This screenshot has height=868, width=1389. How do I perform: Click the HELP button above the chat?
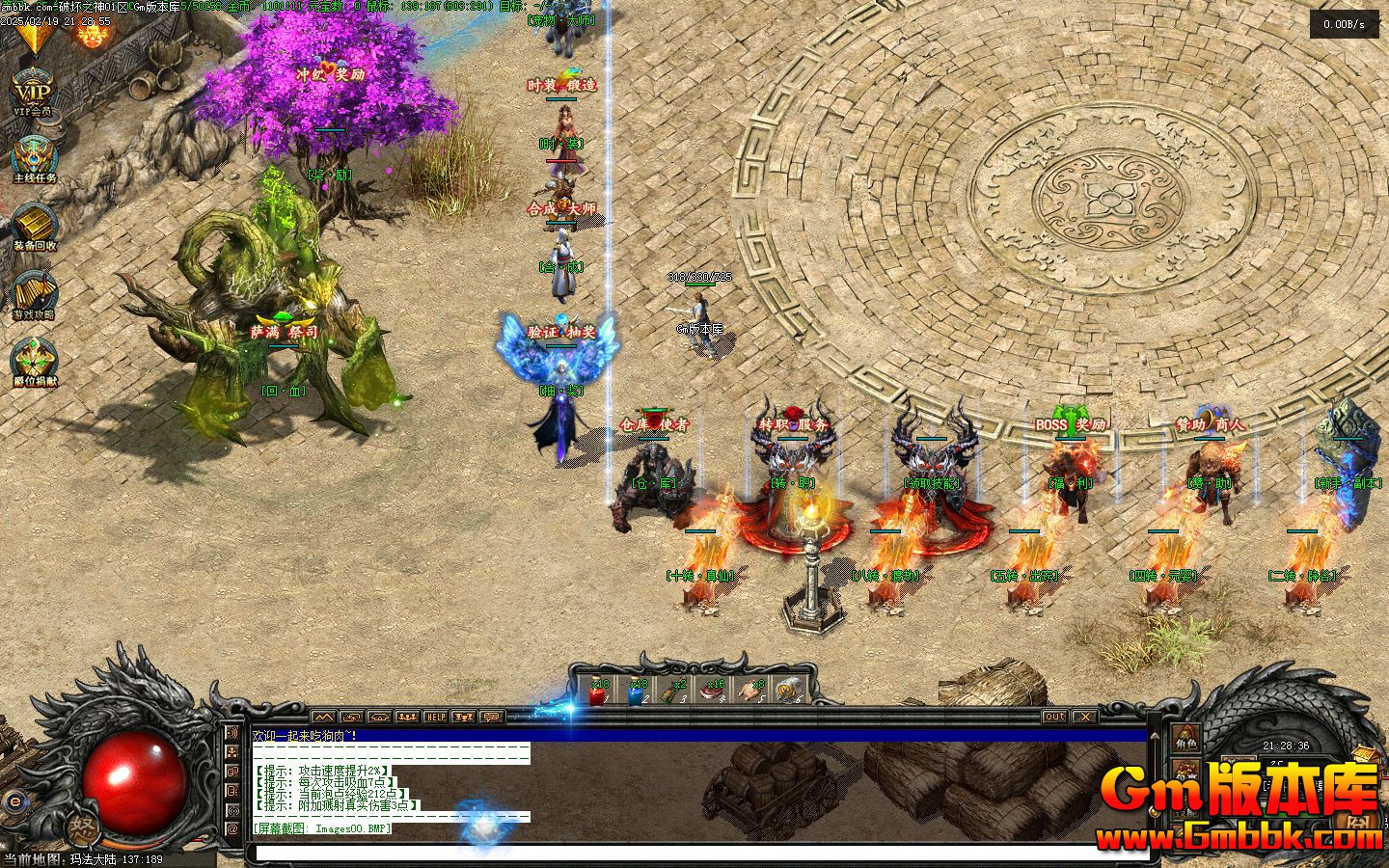pos(436,718)
